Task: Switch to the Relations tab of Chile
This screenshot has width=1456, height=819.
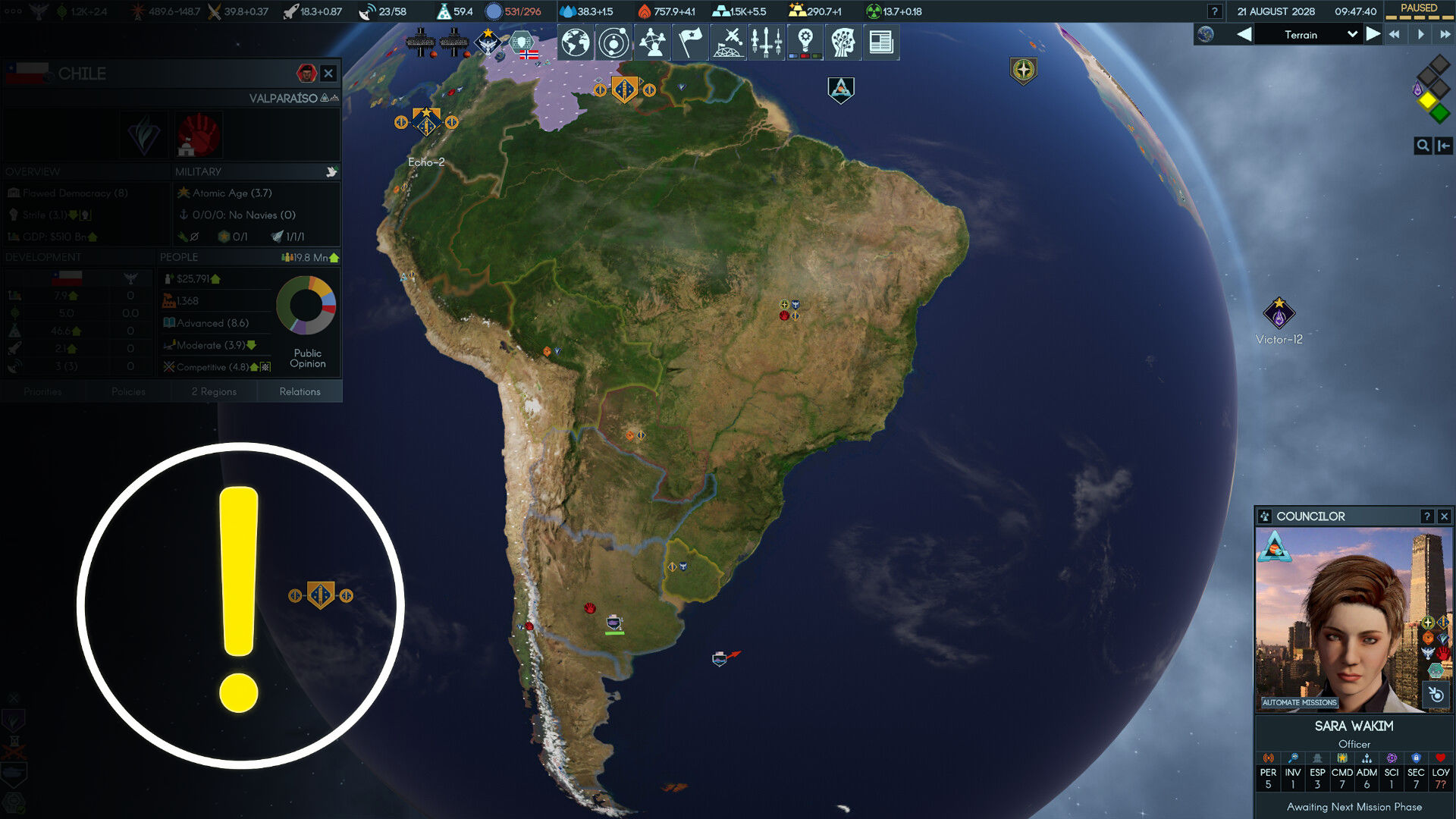Action: click(300, 391)
